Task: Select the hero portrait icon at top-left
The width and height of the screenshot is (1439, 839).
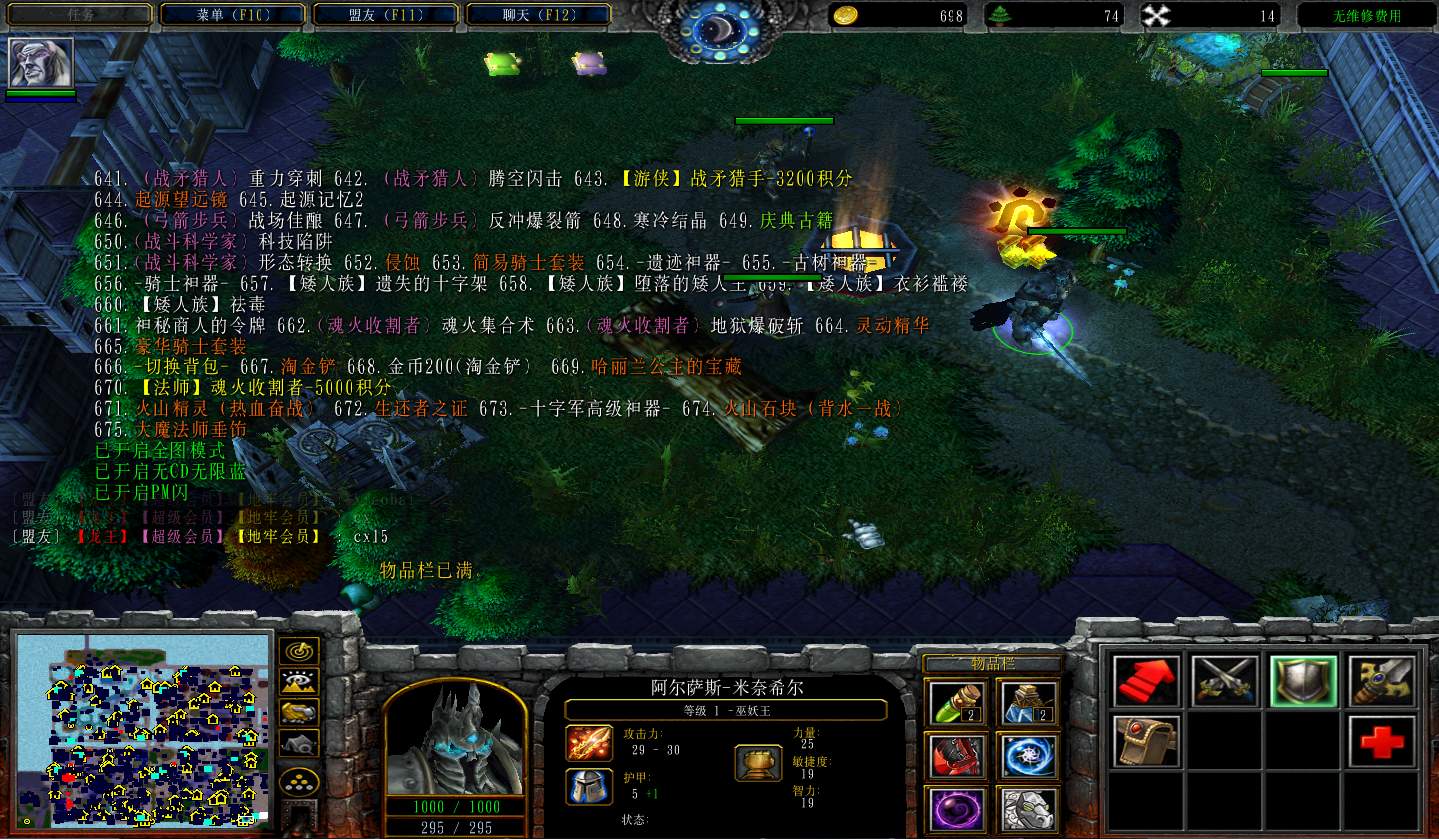Action: 41,63
